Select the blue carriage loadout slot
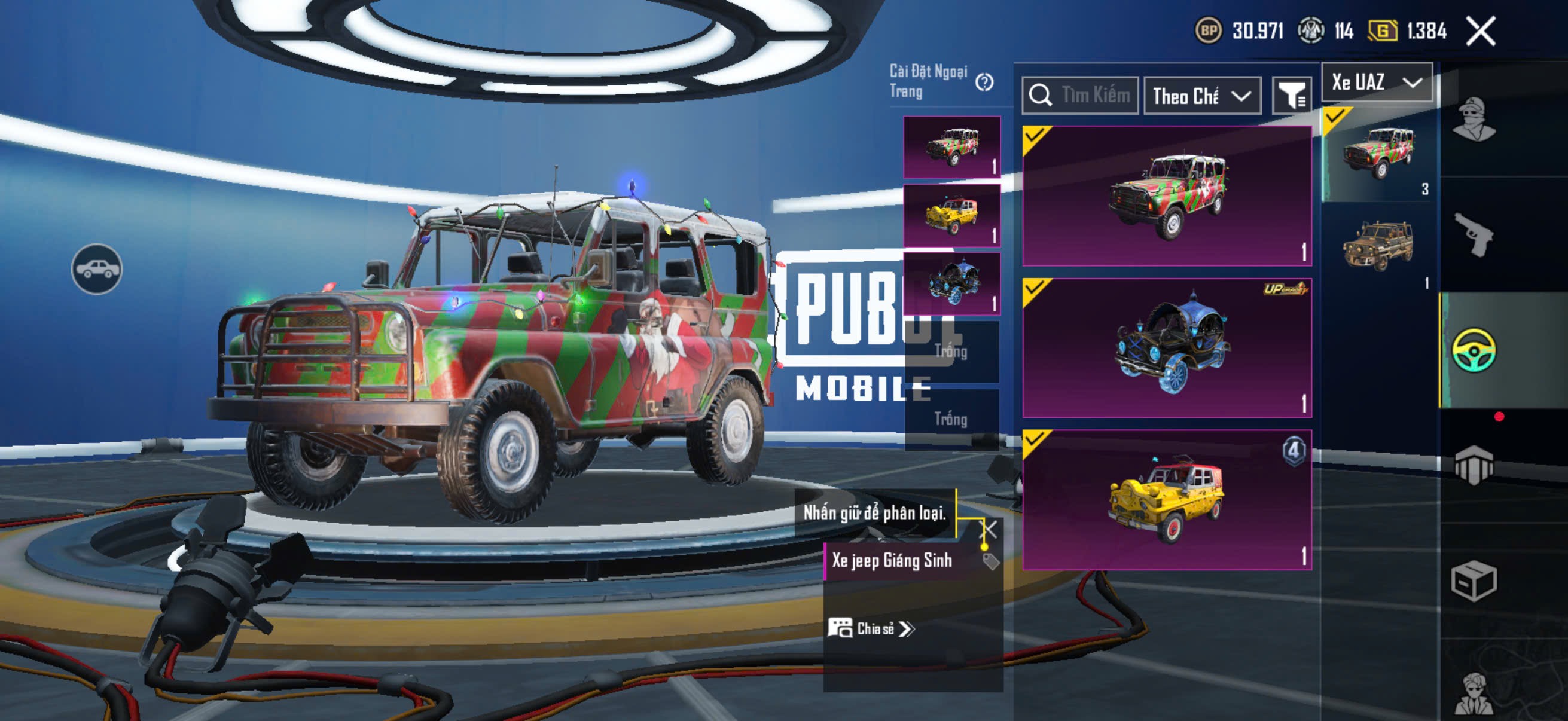Image resolution: width=1568 pixels, height=721 pixels. point(951,283)
